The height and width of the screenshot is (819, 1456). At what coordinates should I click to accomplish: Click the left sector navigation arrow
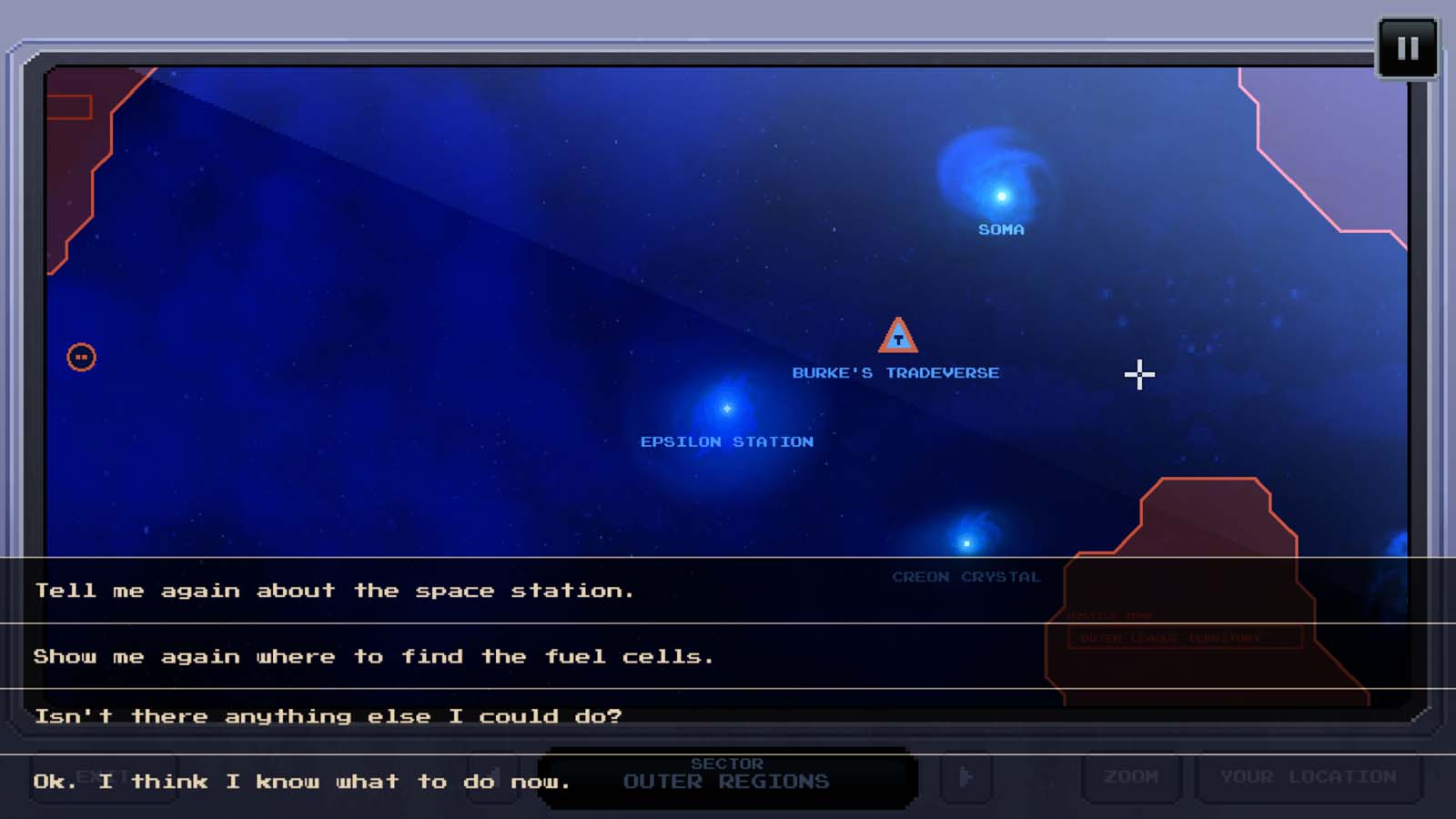tap(490, 778)
